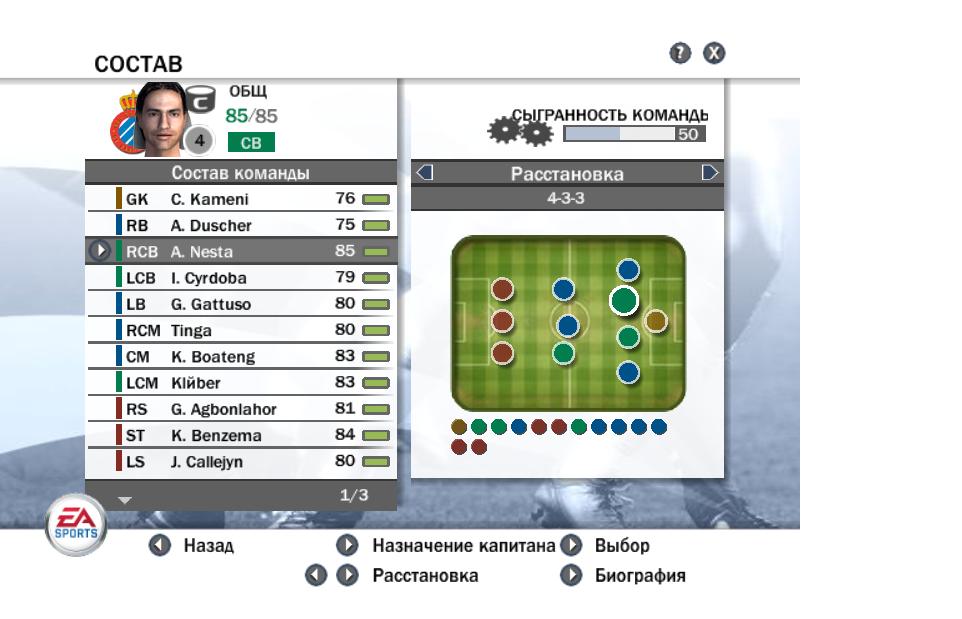Select K. Boateng row
Screen dimensions: 962x619
tap(240, 356)
